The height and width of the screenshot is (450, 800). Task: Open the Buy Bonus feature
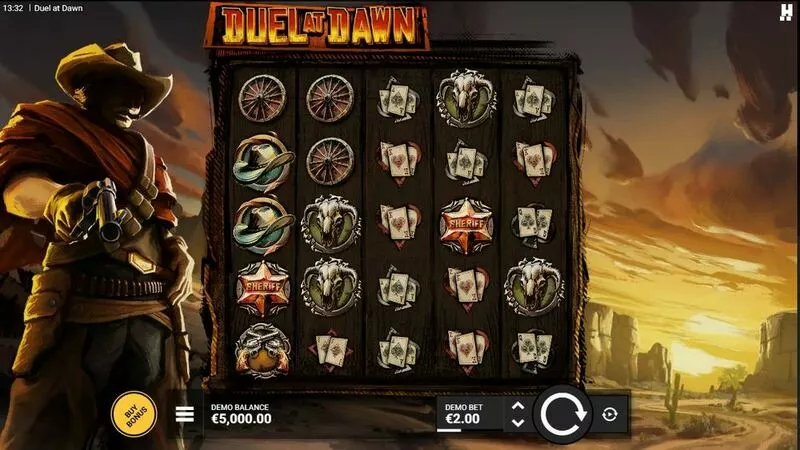(133, 413)
